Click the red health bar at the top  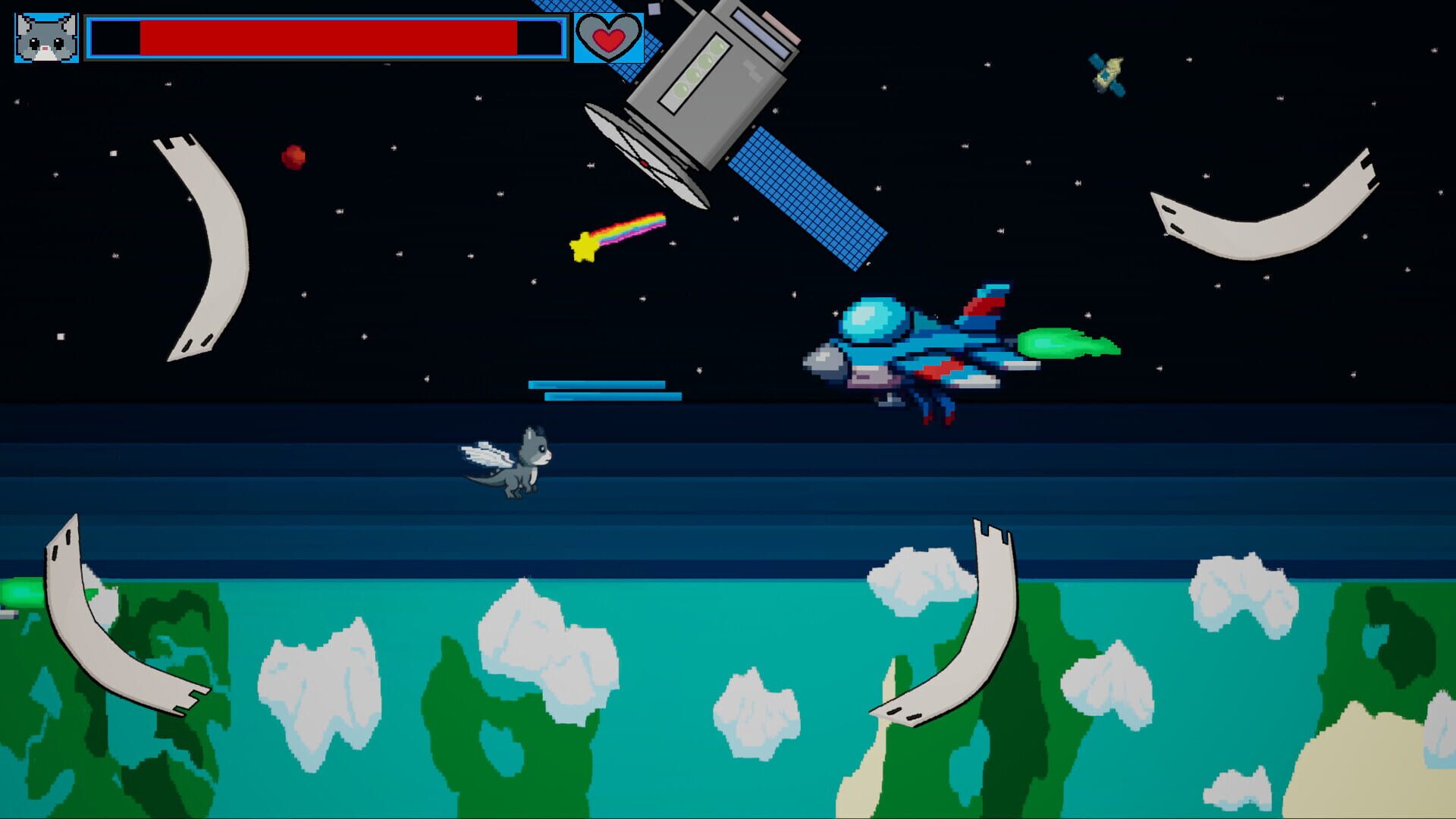click(326, 36)
